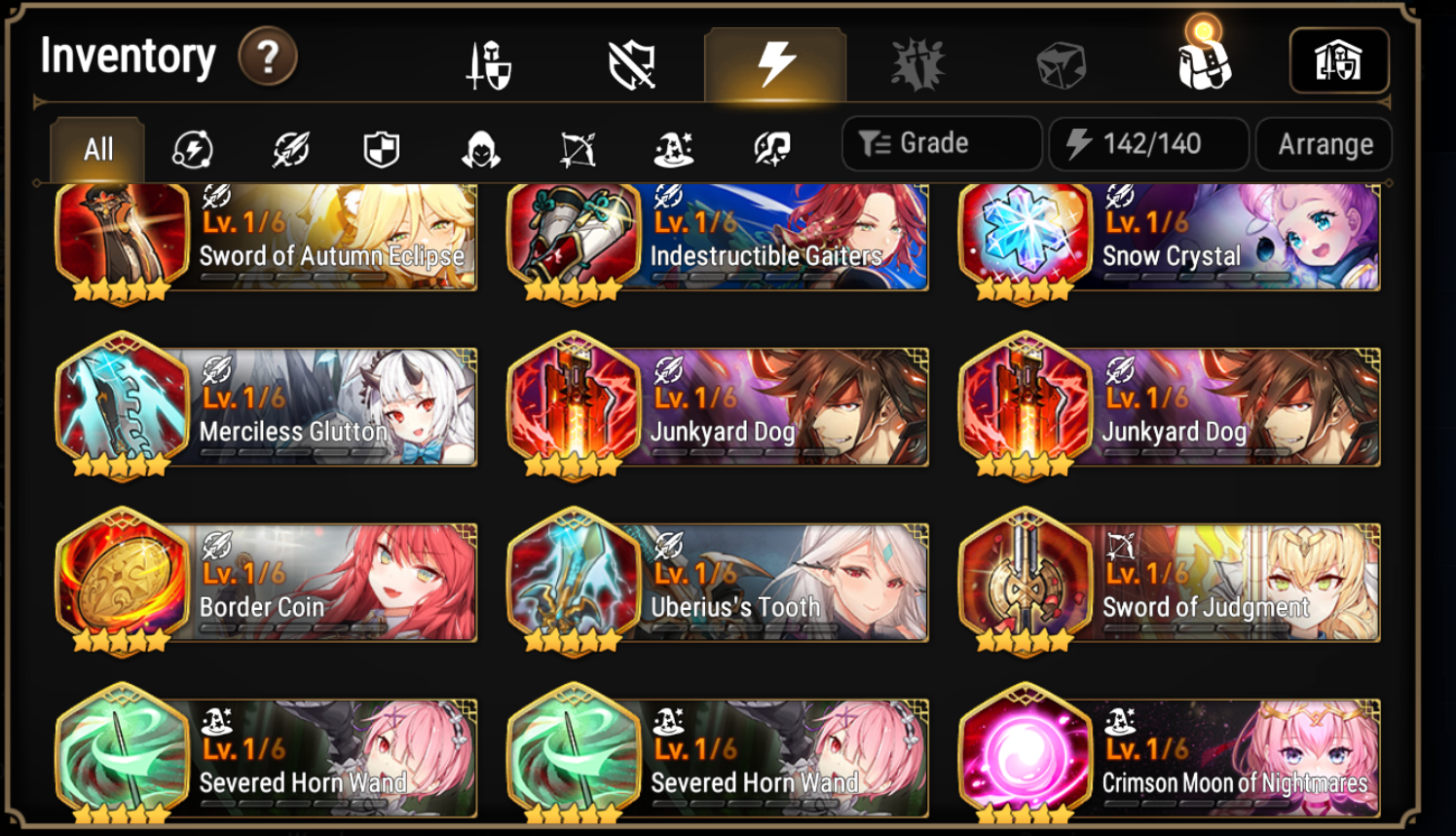Open the Inventory help question mark

(266, 56)
